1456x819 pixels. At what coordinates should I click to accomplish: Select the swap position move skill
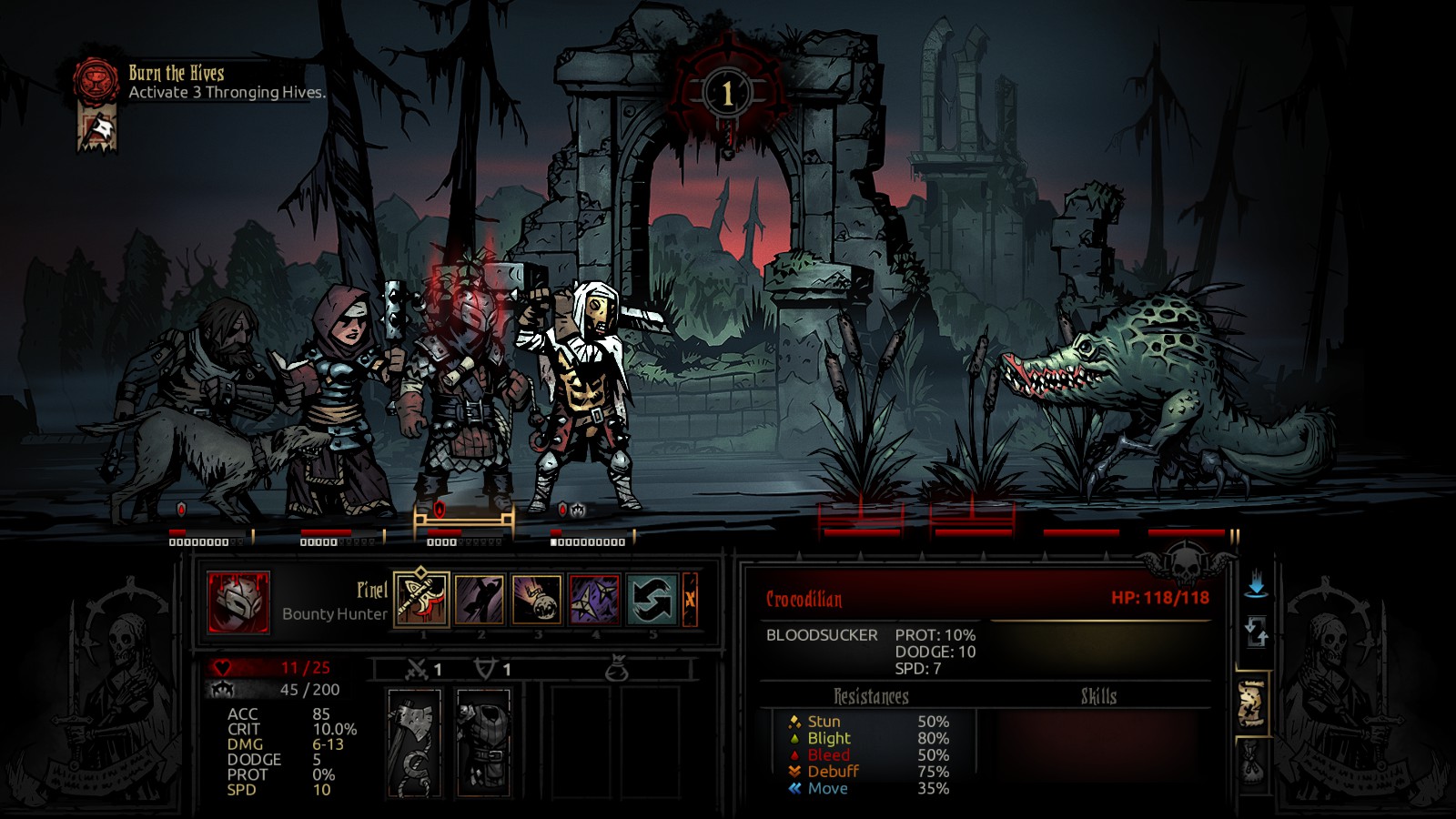click(x=652, y=600)
